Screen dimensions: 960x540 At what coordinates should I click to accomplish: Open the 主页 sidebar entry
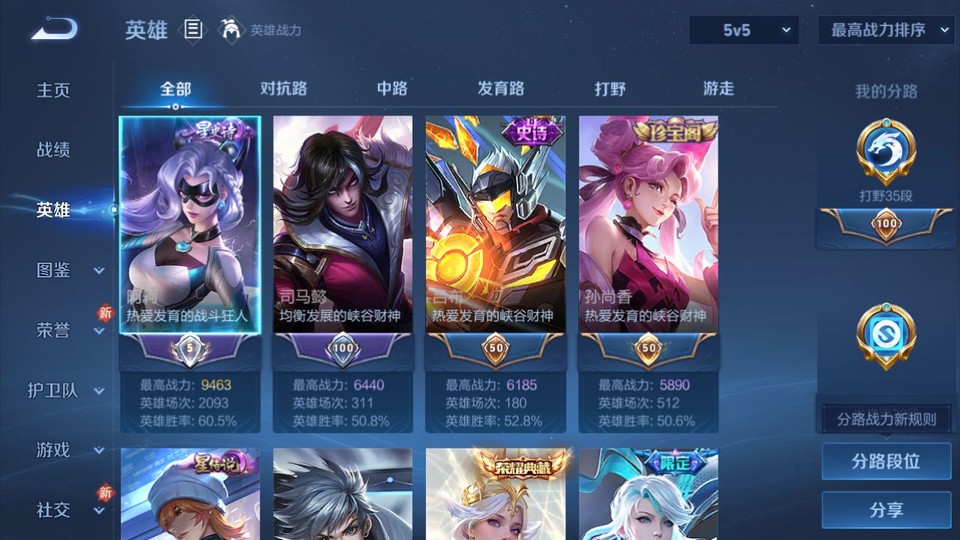tap(54, 90)
